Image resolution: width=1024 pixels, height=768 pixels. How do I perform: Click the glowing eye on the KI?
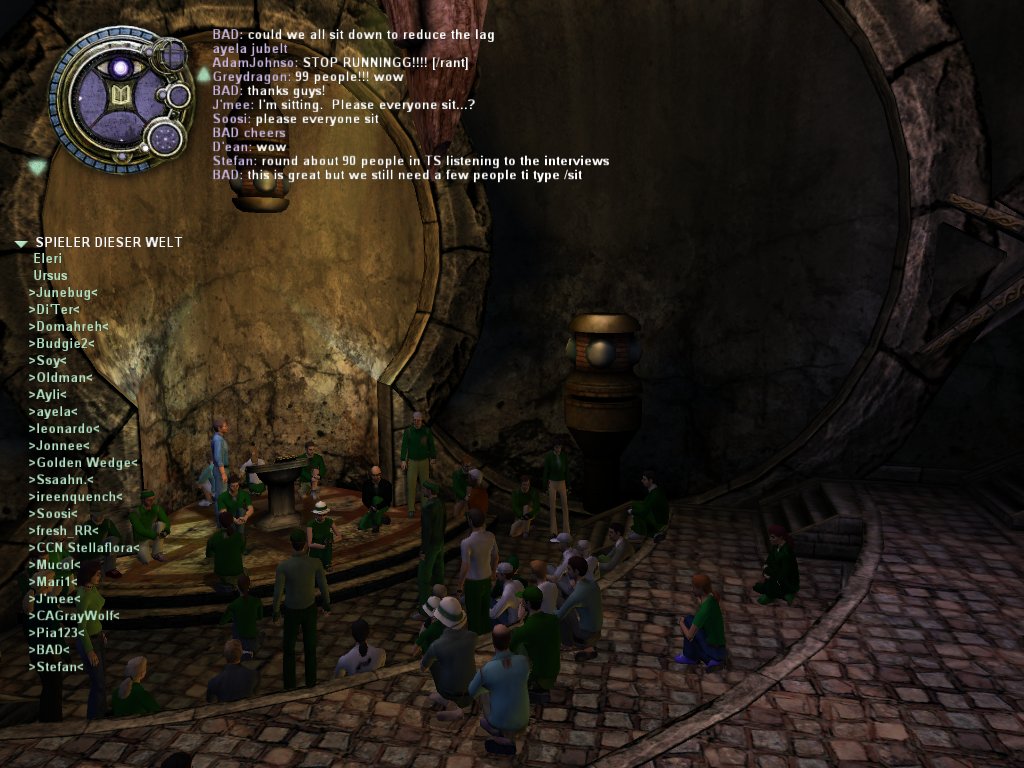121,68
